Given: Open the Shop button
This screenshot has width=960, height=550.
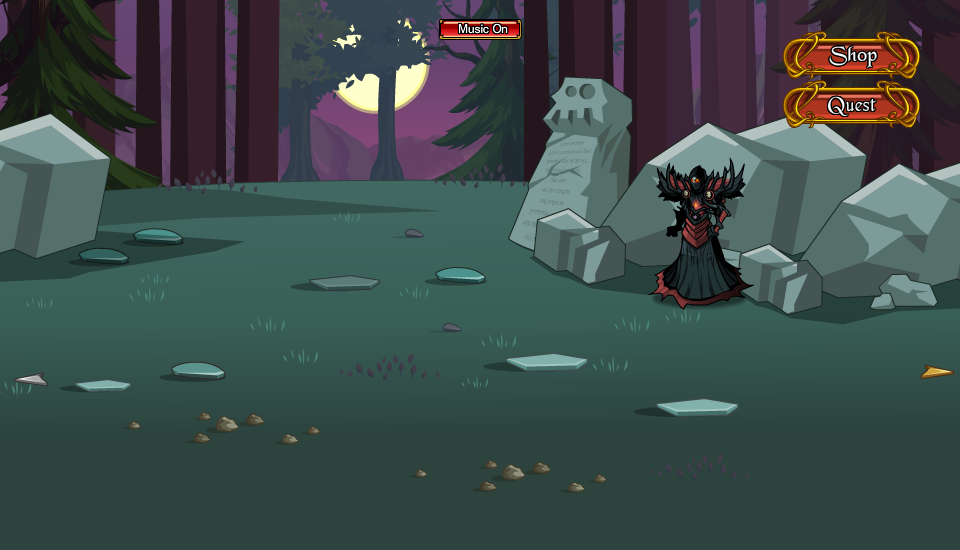Looking at the screenshot, I should tap(852, 56).
